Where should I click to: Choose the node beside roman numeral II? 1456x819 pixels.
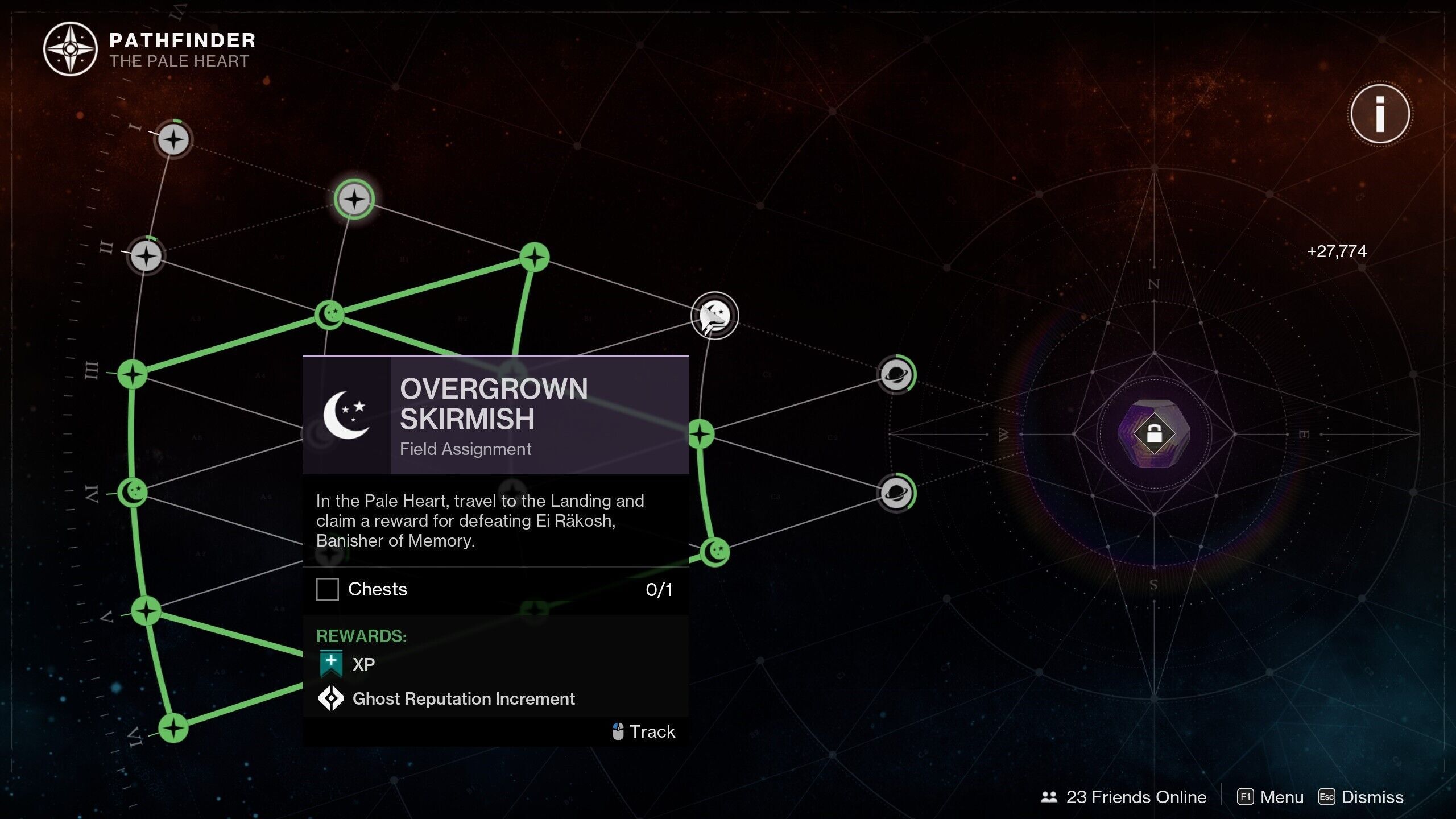(x=146, y=255)
